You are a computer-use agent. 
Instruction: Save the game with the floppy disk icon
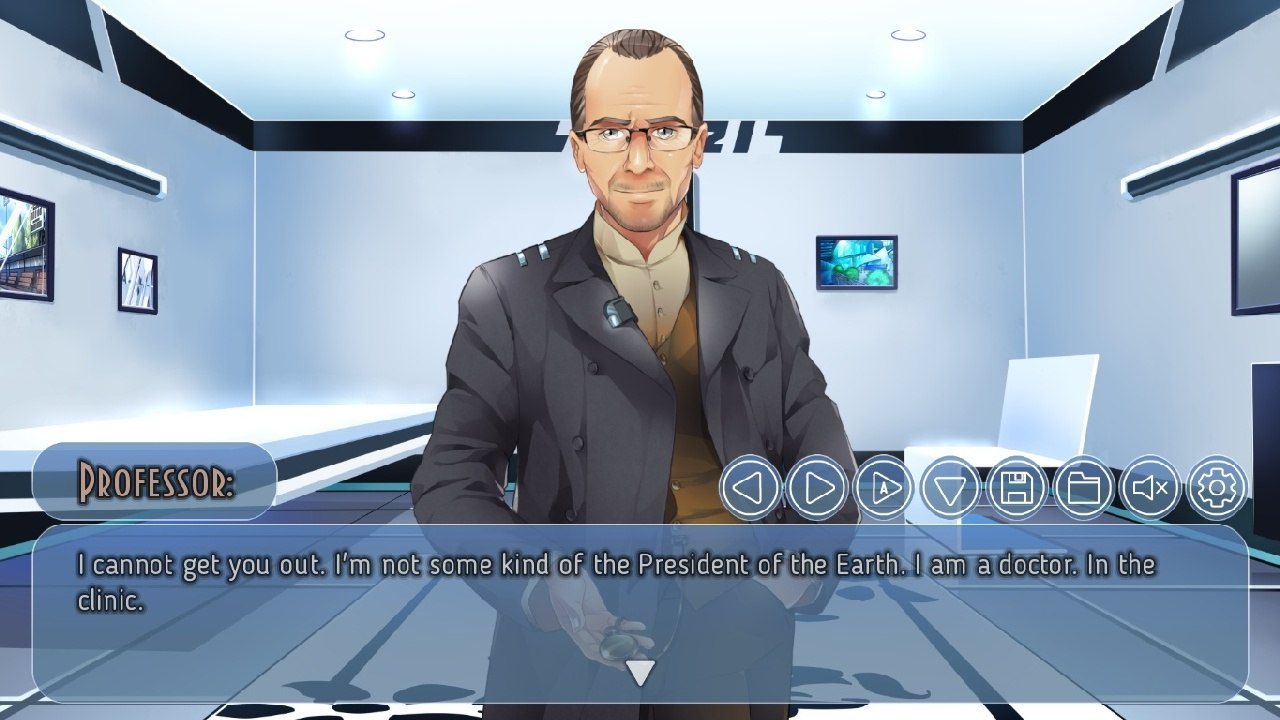pos(1017,488)
